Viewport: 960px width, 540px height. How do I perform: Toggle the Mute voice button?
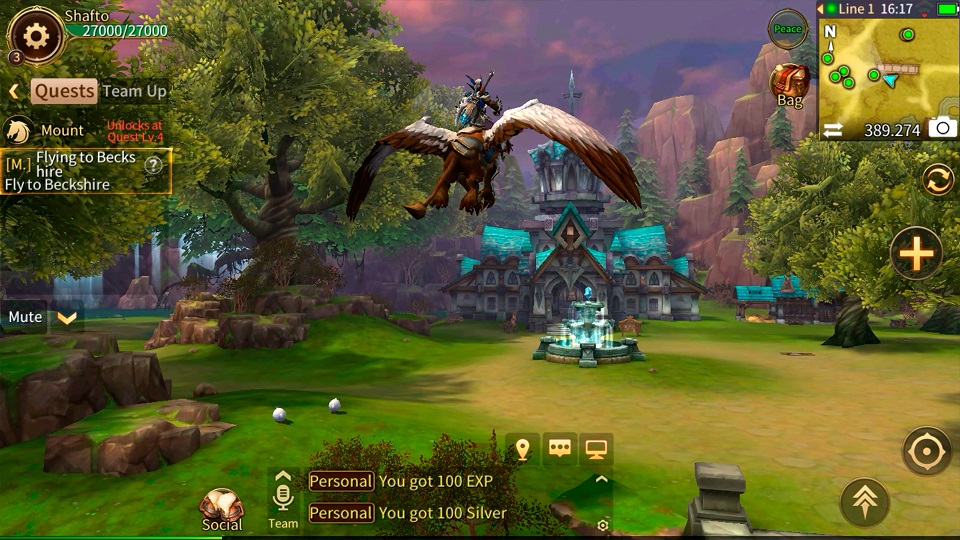25,317
